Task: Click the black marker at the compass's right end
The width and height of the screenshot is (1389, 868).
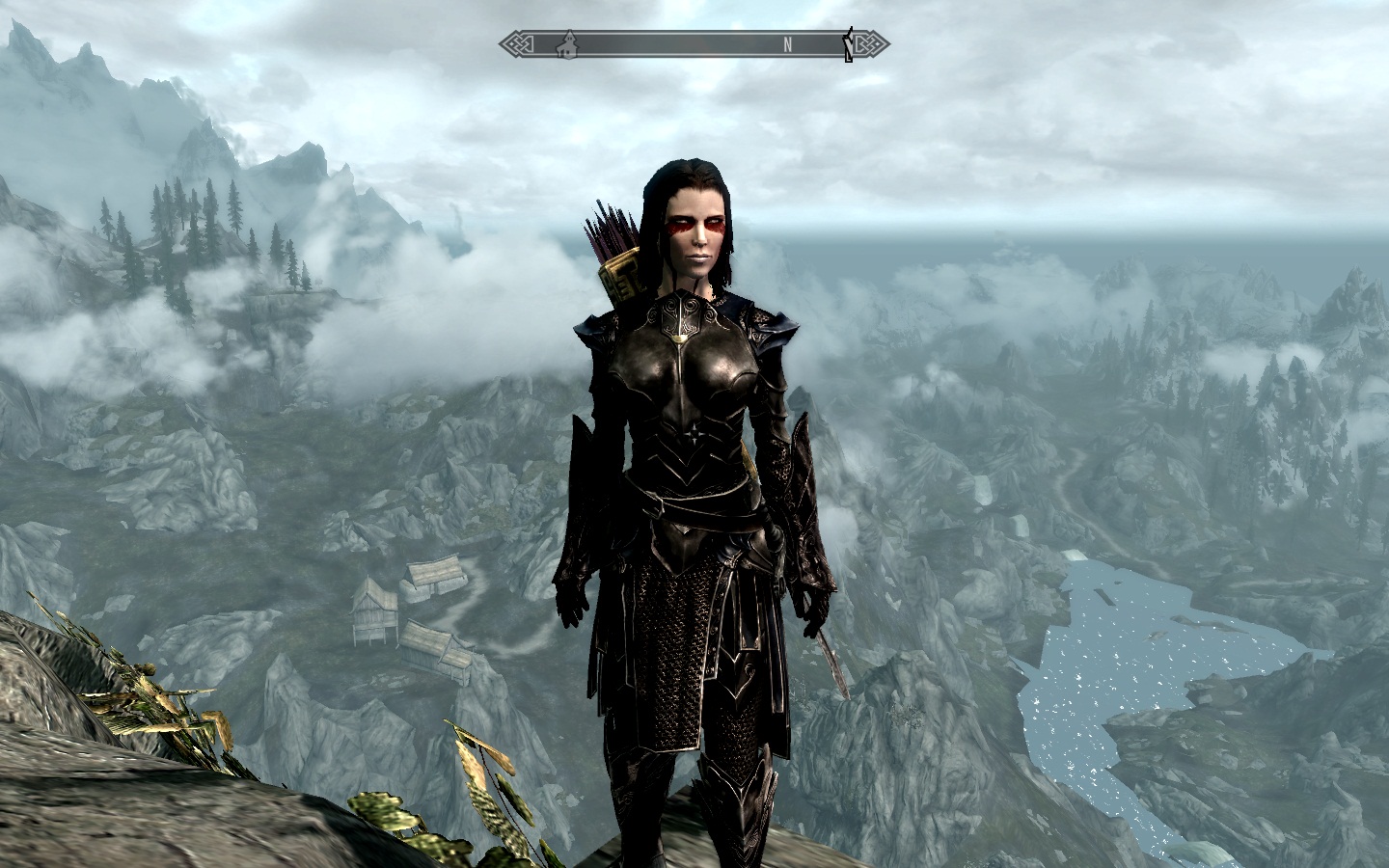Action: [848, 45]
